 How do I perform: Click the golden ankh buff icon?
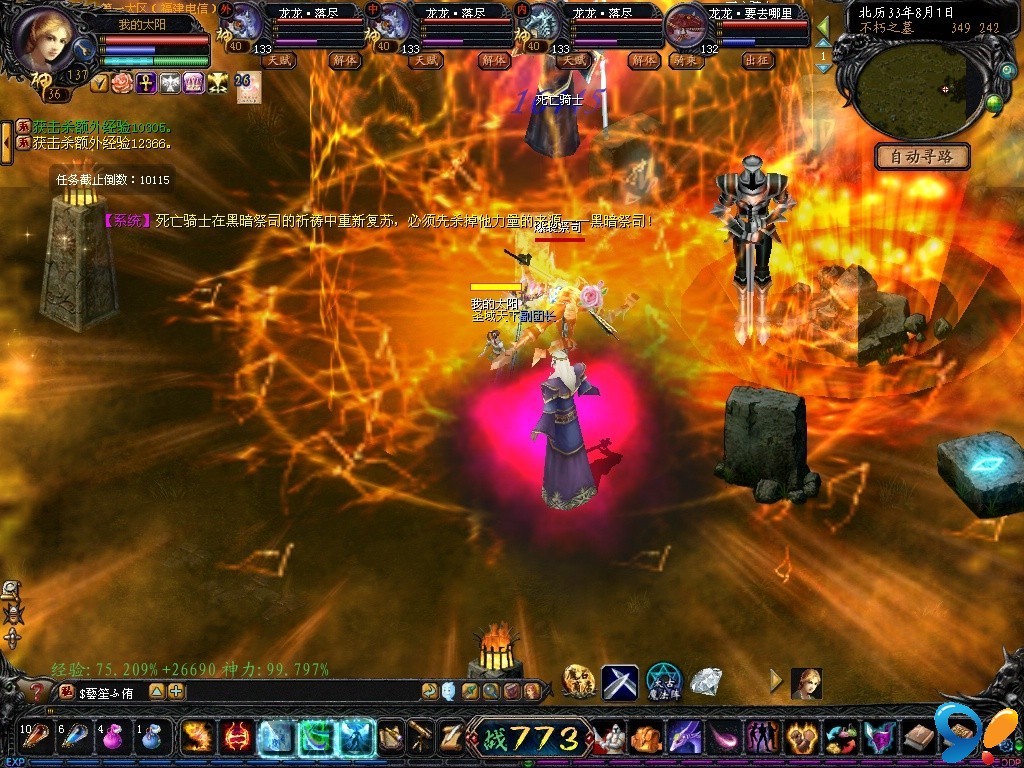pos(146,83)
